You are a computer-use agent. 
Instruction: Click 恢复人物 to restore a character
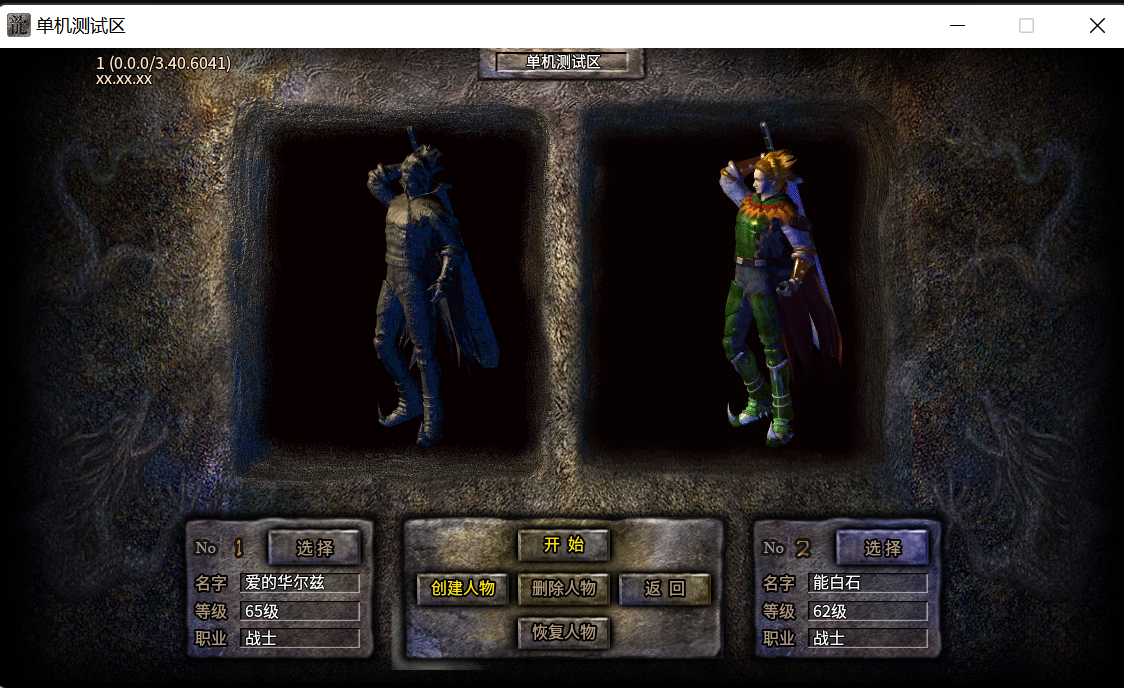(x=563, y=632)
